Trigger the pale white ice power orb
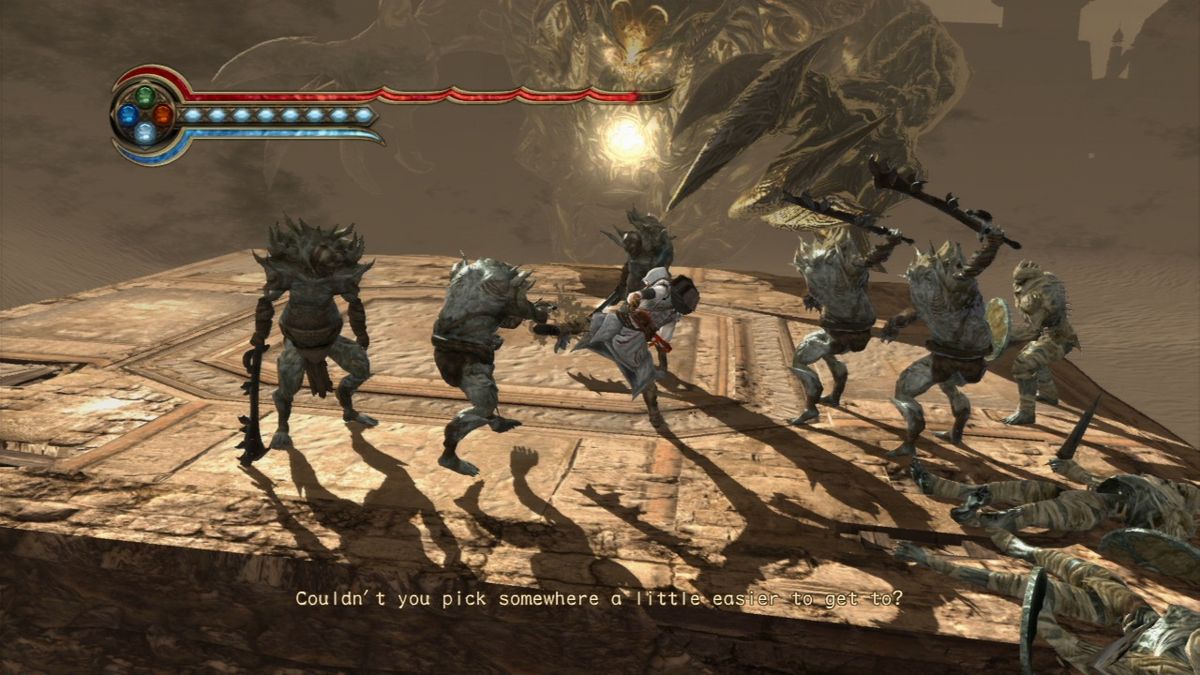 pyautogui.click(x=146, y=132)
